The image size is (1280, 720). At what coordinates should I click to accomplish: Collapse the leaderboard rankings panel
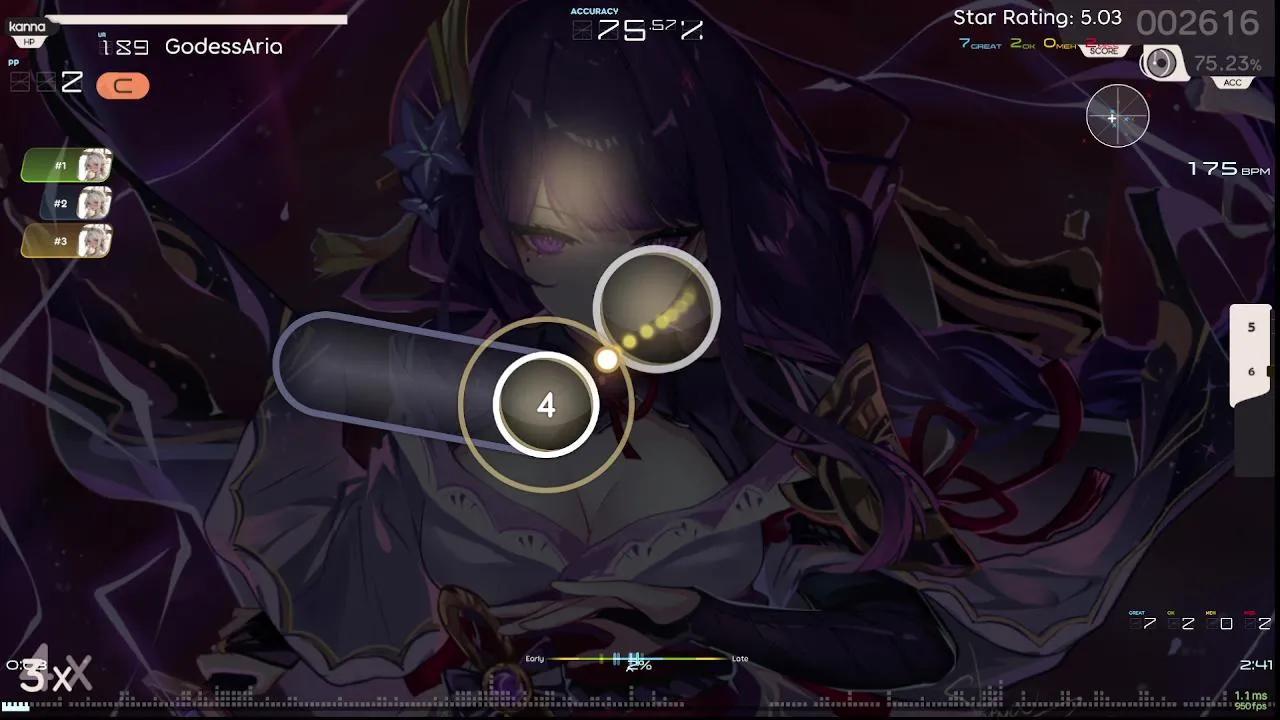click(x=65, y=203)
